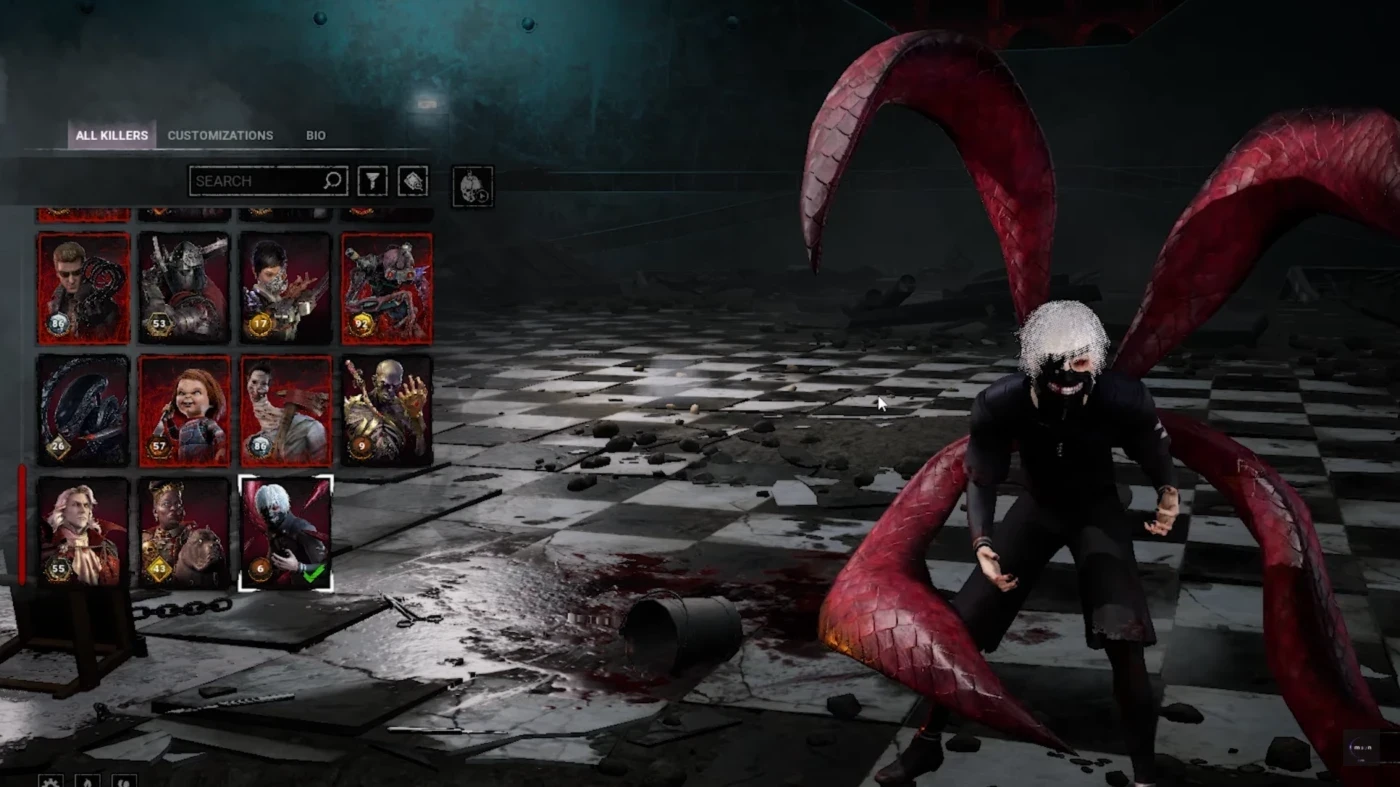Screen dimensions: 1400x787
Task: Select the Chucky doll portrait
Action: click(x=185, y=410)
